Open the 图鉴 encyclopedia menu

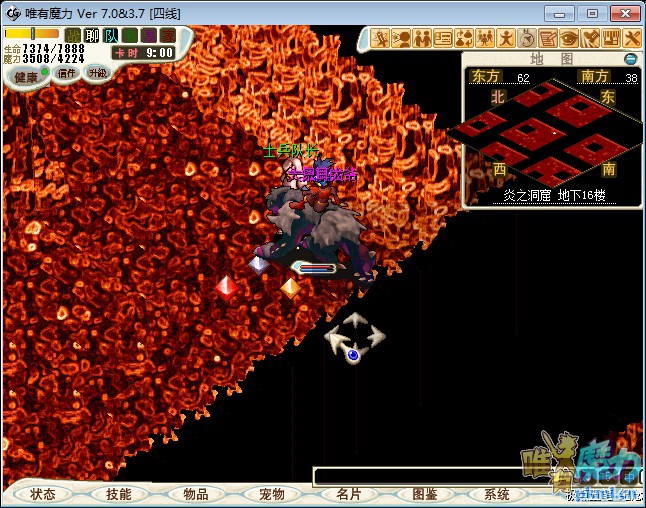click(x=424, y=494)
